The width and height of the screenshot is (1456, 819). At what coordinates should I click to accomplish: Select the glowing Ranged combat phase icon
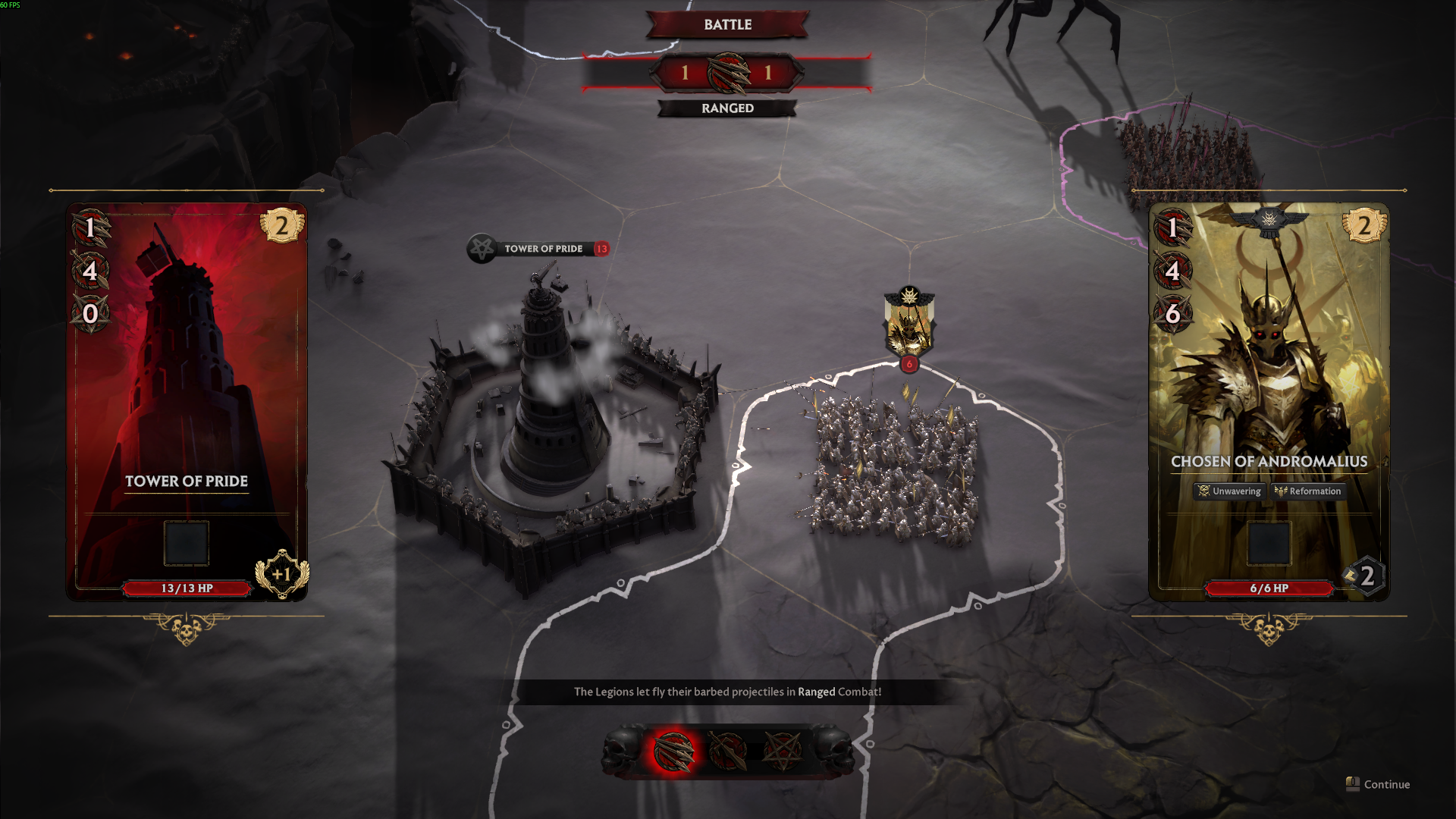click(673, 751)
